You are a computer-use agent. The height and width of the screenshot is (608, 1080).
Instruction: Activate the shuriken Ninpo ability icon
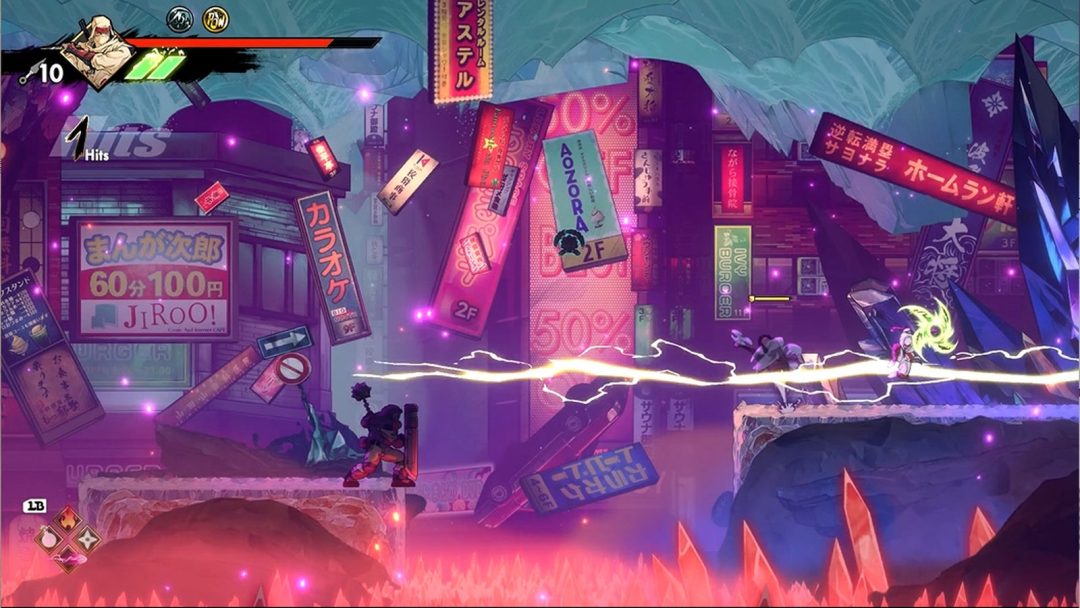coord(89,538)
